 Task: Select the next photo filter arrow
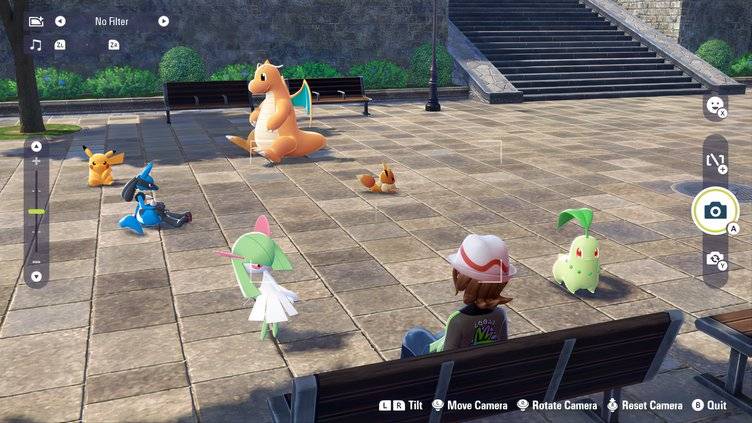click(163, 21)
